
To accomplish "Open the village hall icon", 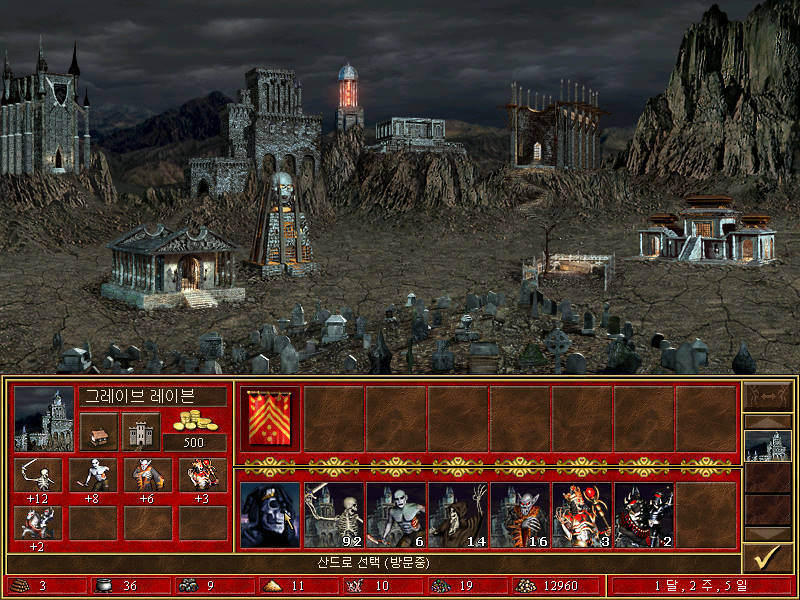I will (x=98, y=432).
